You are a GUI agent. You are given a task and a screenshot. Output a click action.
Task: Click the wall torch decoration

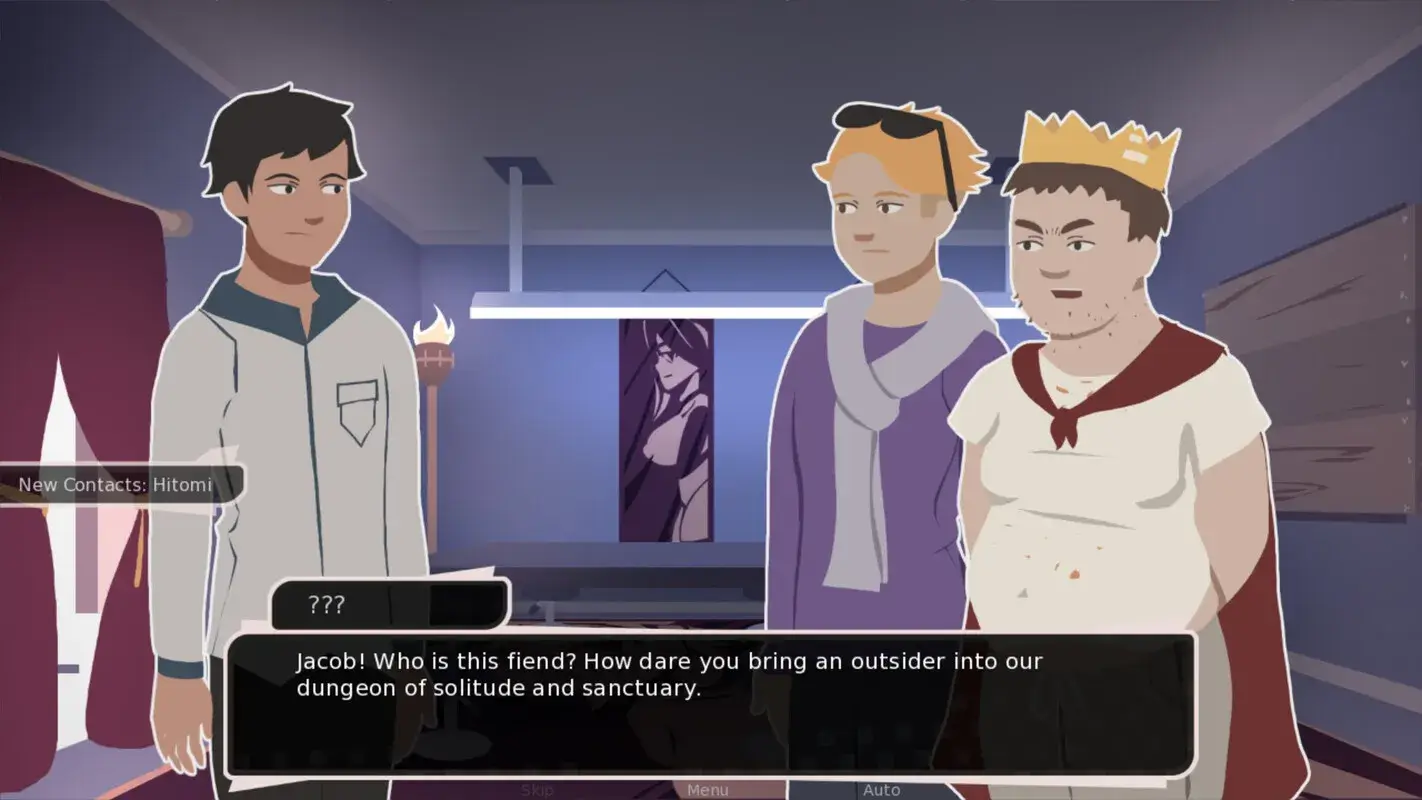point(437,345)
